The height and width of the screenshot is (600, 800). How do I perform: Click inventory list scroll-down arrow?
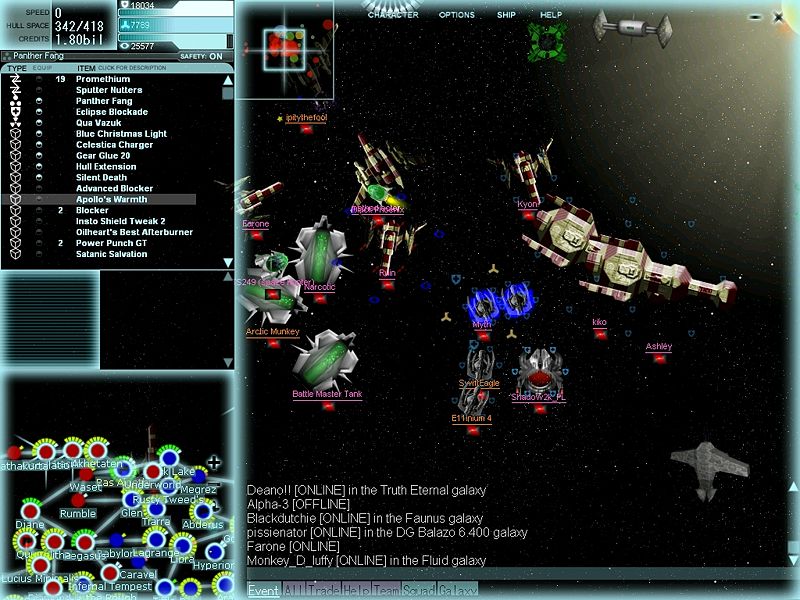[228, 262]
